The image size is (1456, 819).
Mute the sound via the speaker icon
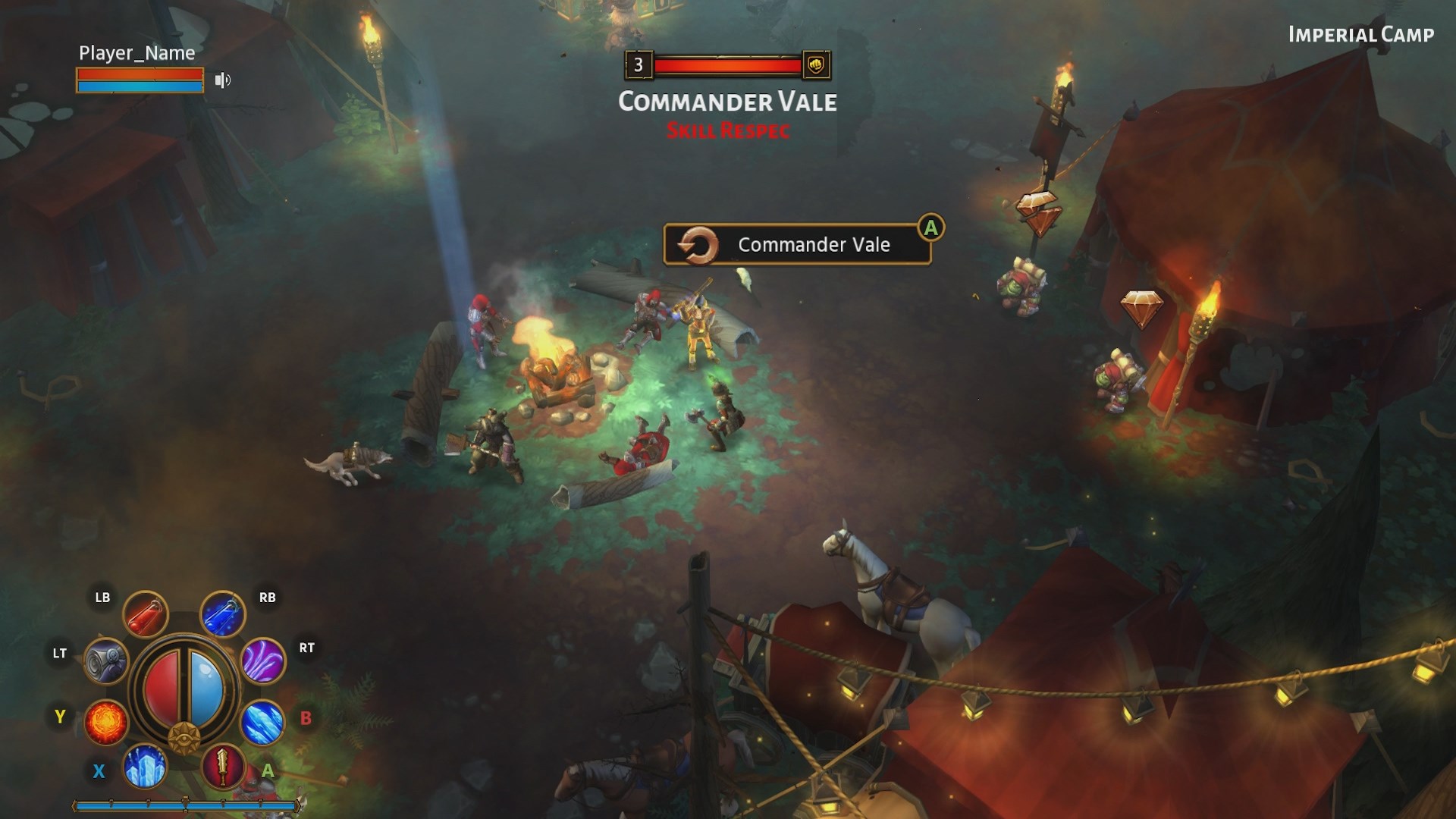[x=221, y=80]
